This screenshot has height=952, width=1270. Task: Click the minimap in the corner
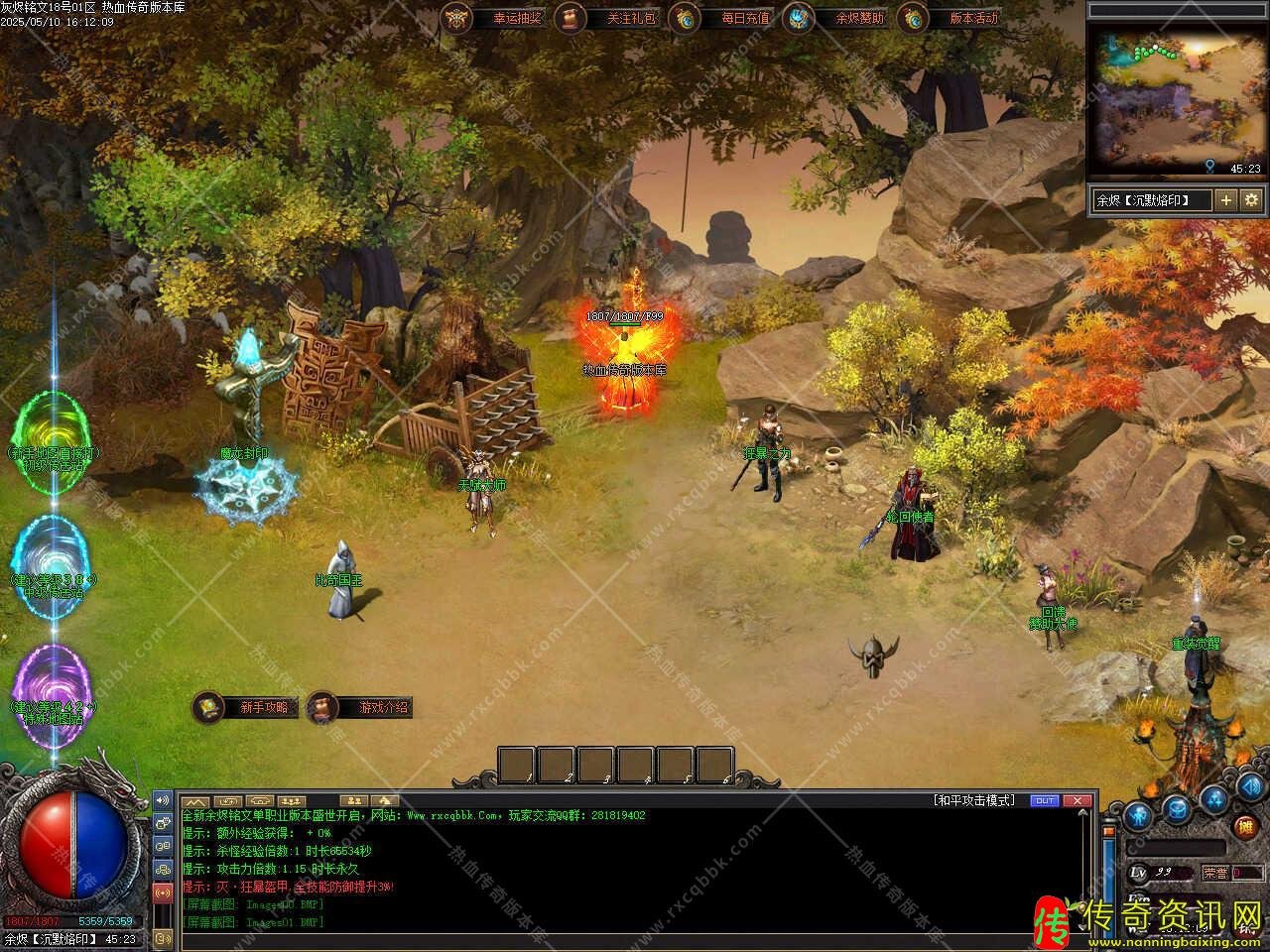[x=1177, y=97]
